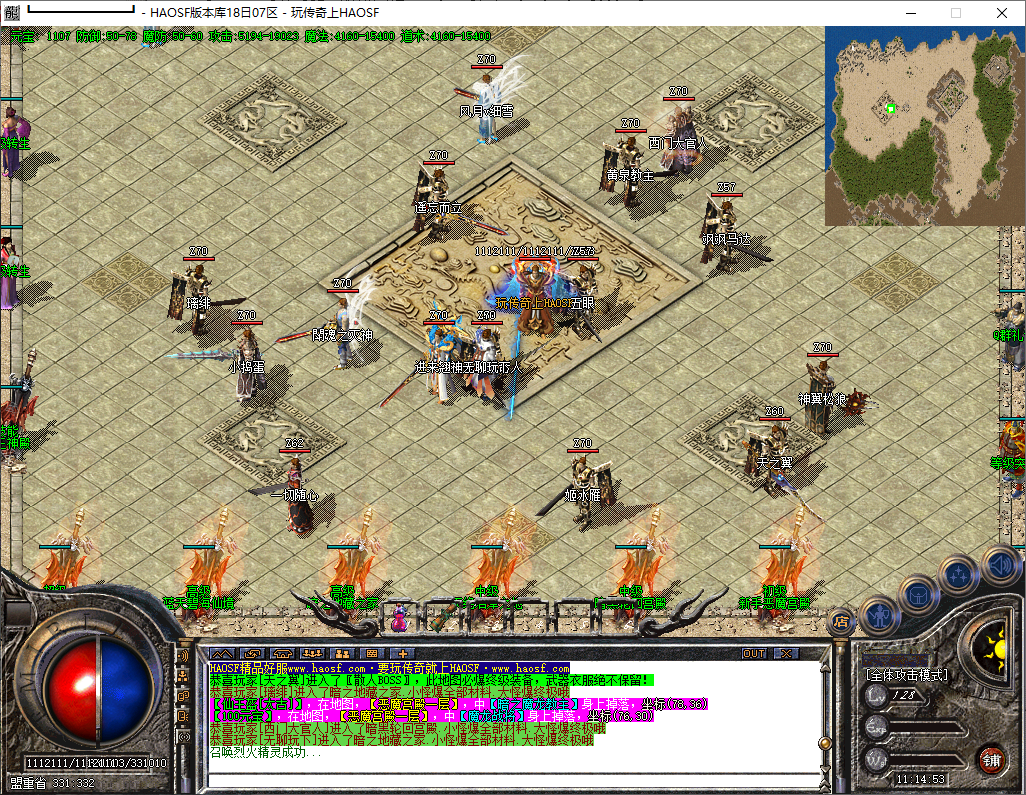Use the red potion in belt slot
Viewport: 1026px width, 795px height.
coord(400,618)
